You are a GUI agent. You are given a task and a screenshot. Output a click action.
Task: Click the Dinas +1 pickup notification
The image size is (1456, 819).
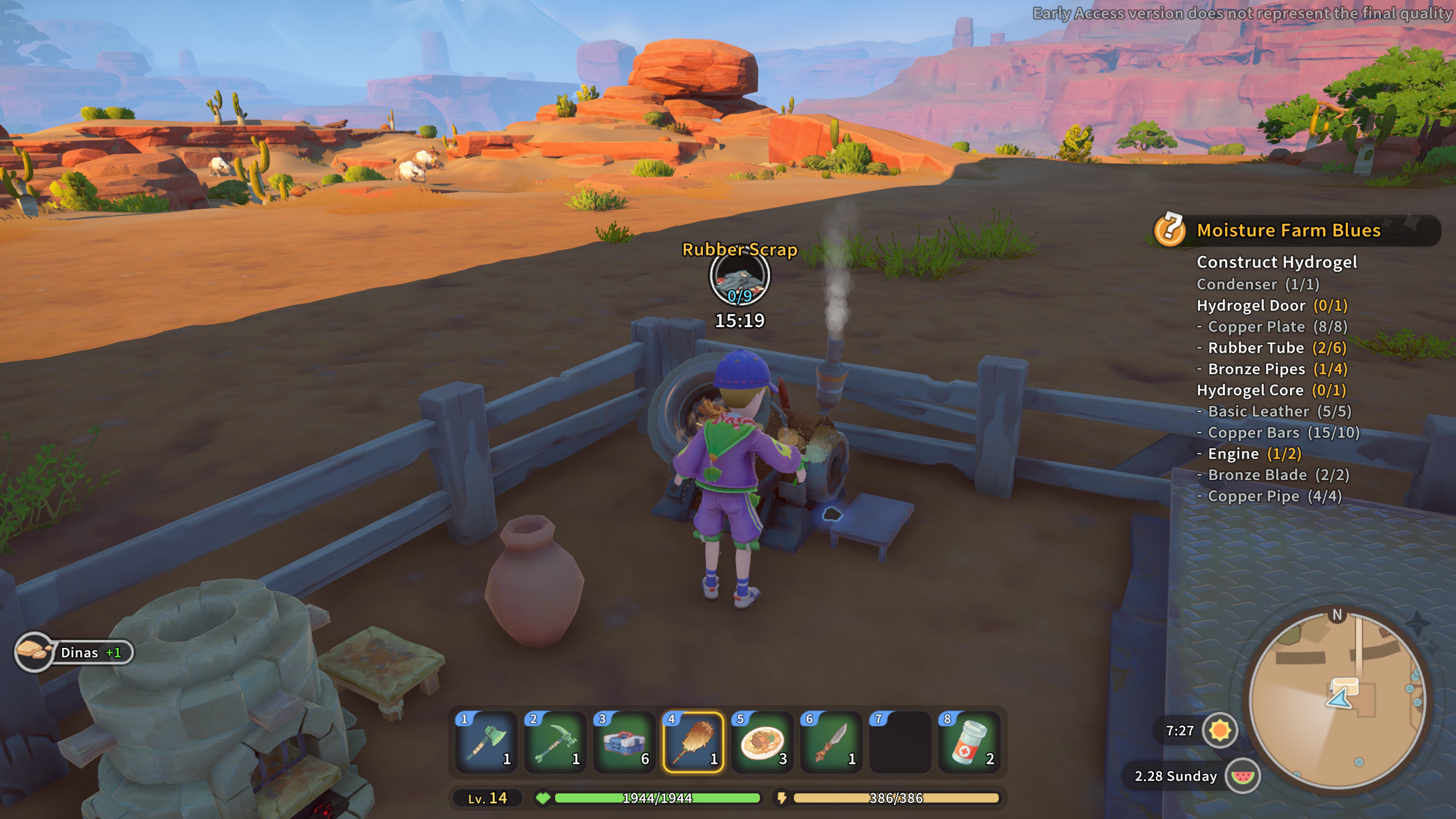75,652
